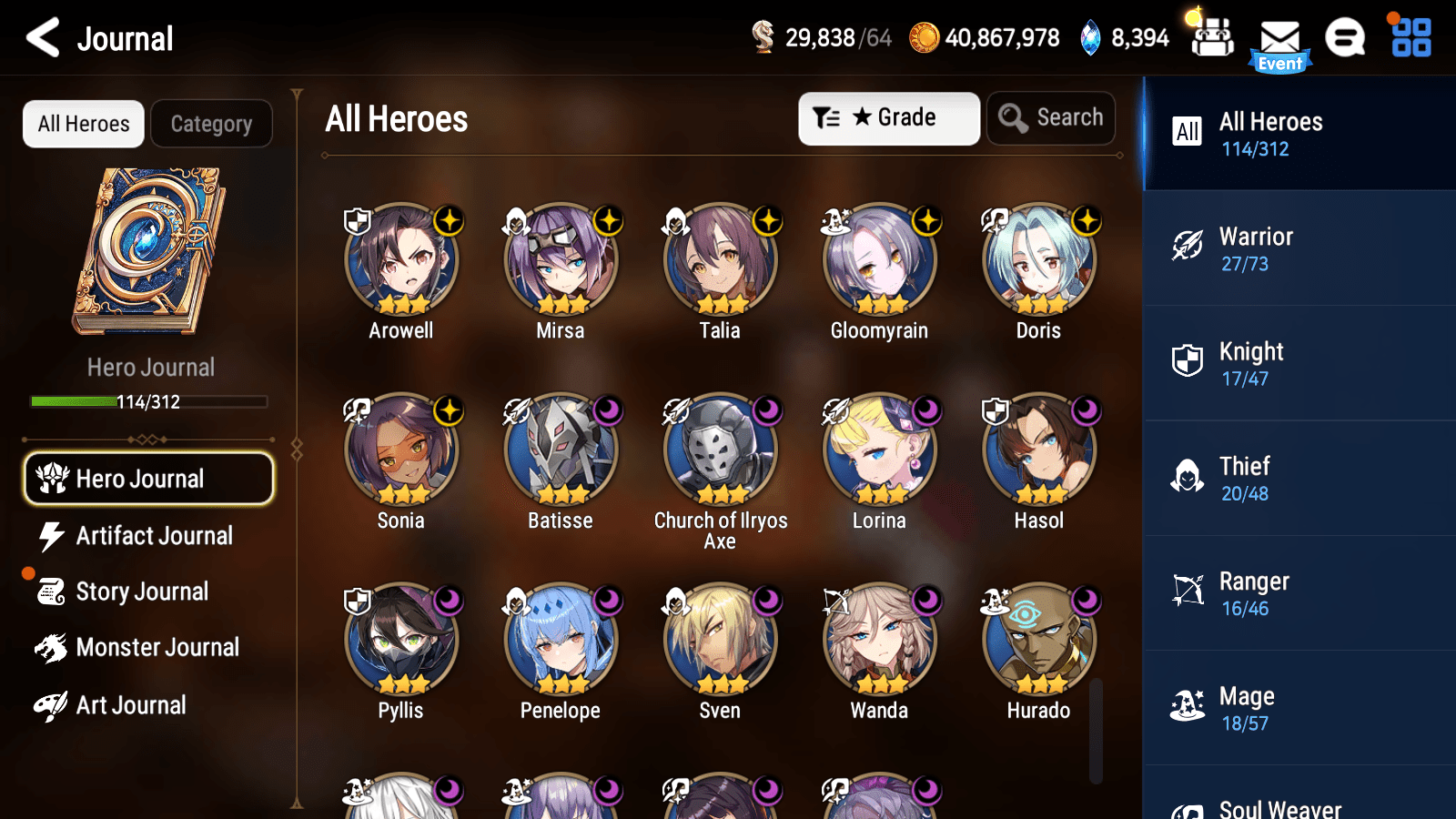
Task: Select the Warrior class filter
Action: (1299, 248)
